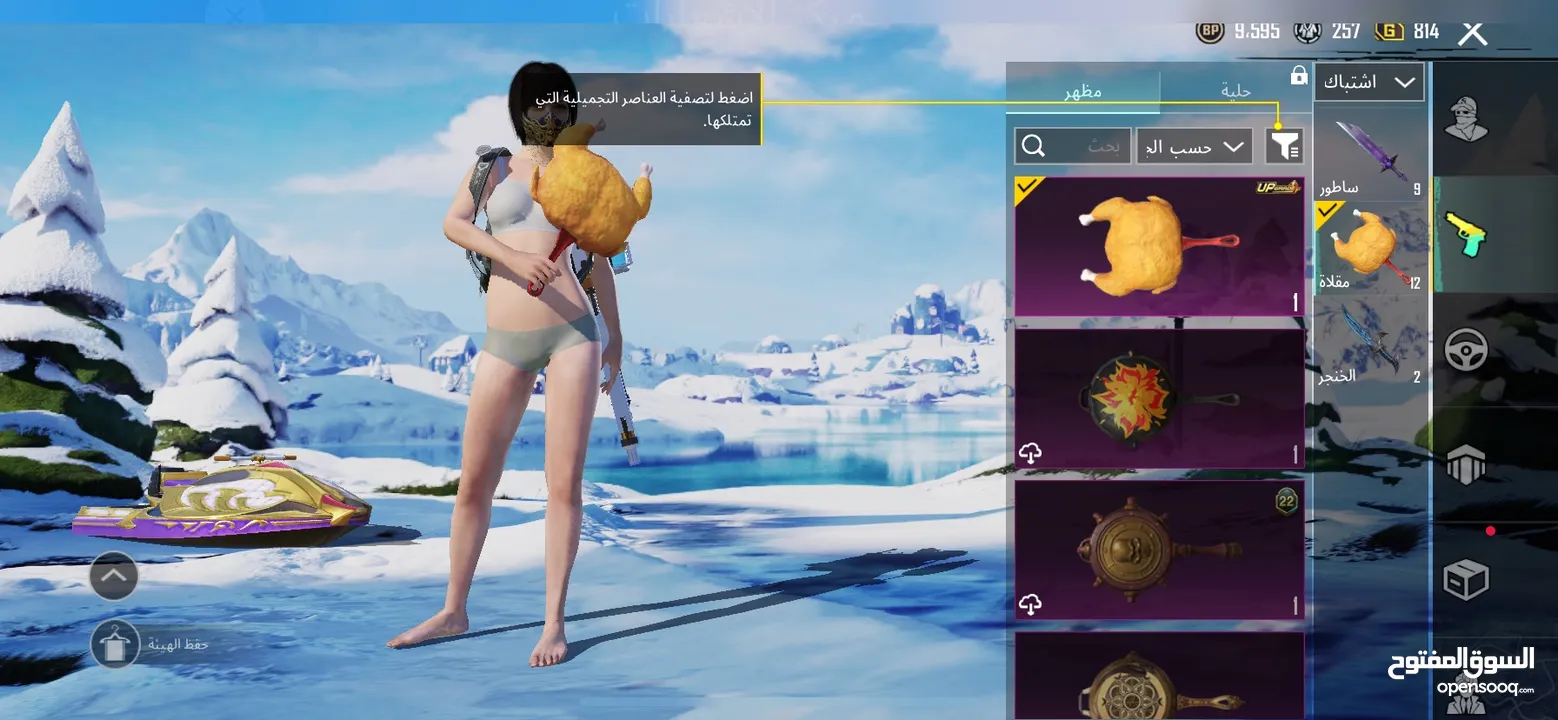1558x720 pixels.
Task: Tap the yellow checkmark on مقلاة category
Action: coord(1329,211)
